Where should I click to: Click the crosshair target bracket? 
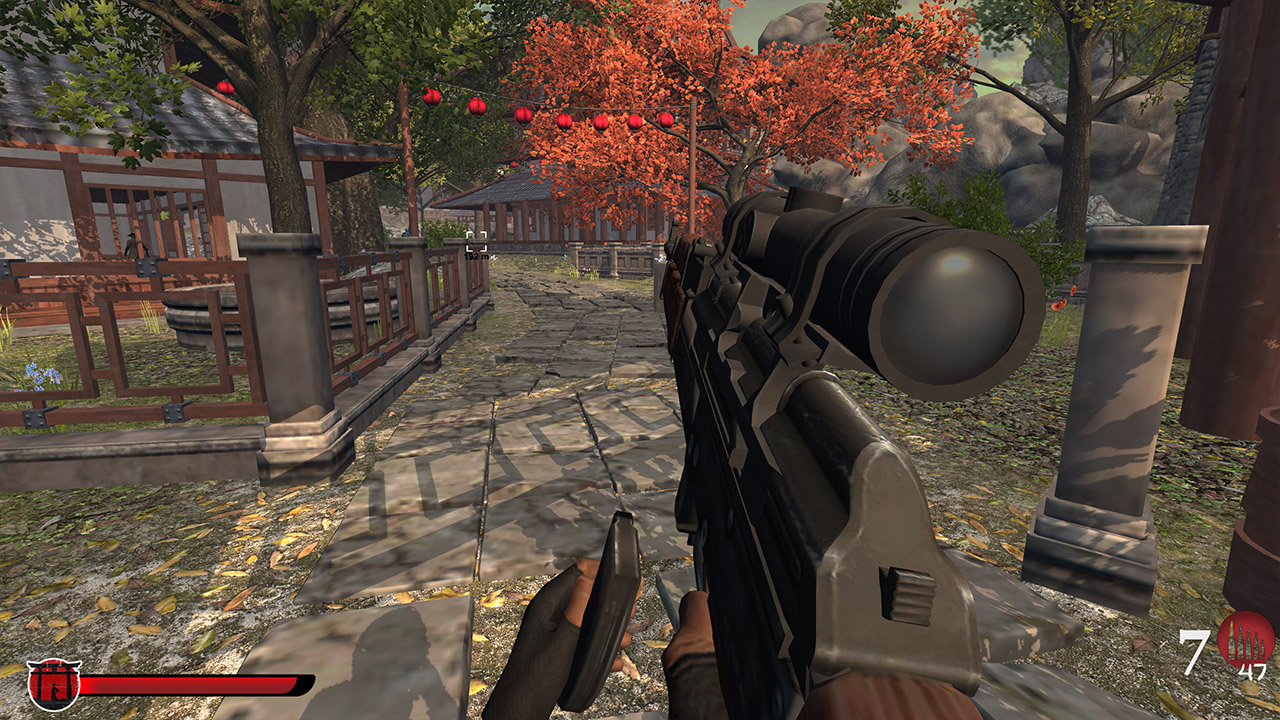tap(476, 242)
